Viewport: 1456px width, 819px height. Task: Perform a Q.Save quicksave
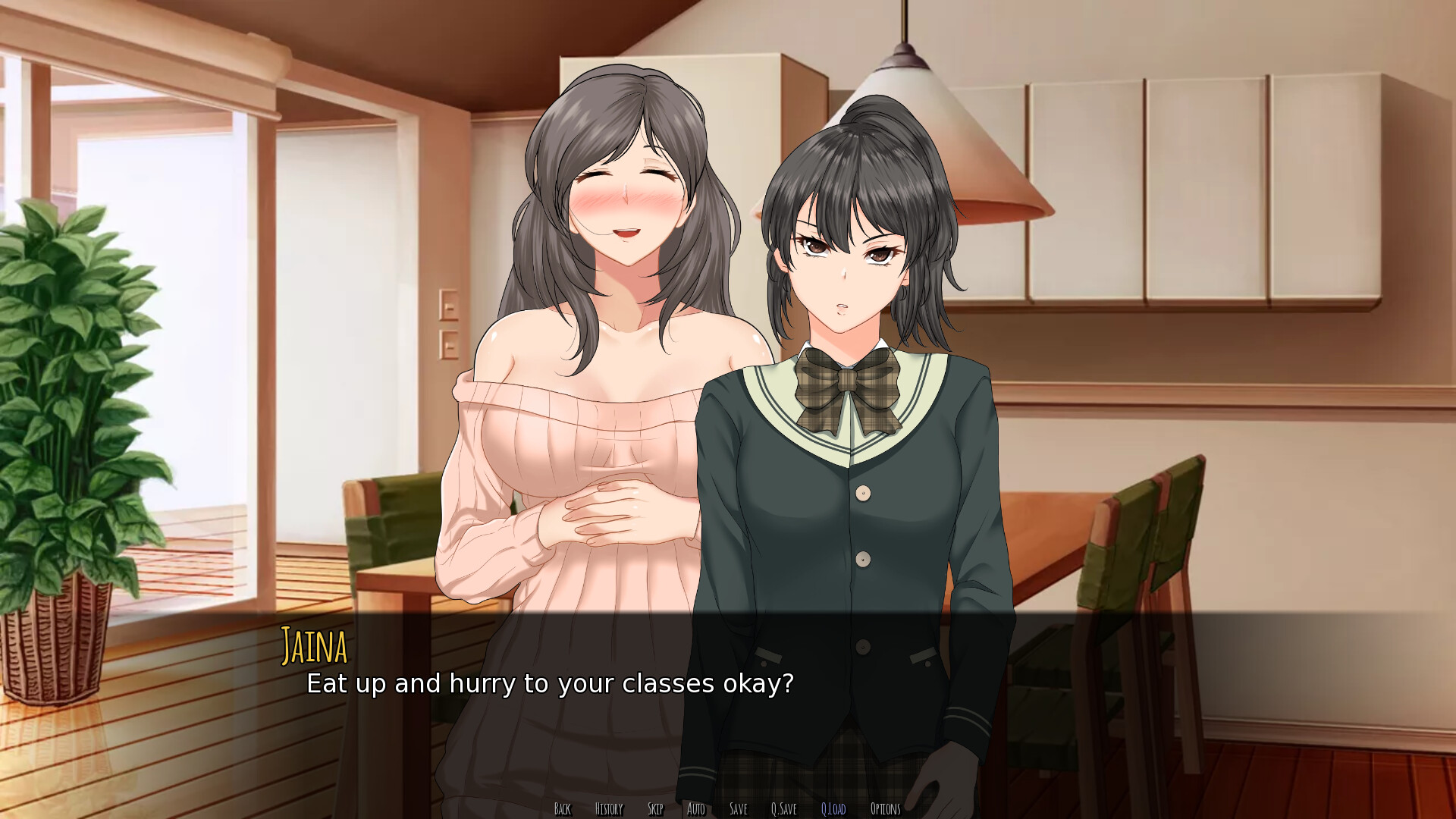[x=783, y=809]
